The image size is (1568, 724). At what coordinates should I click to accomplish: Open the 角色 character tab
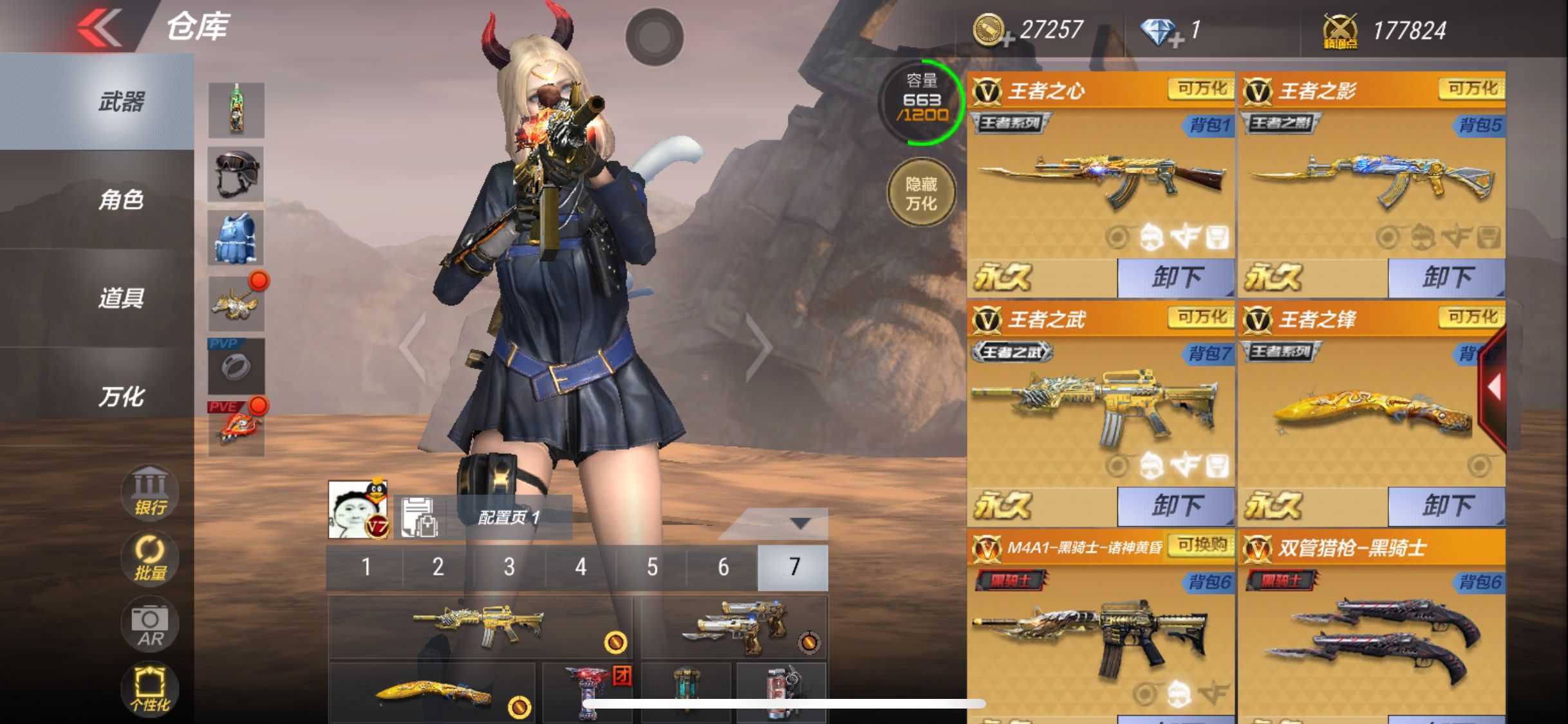120,200
